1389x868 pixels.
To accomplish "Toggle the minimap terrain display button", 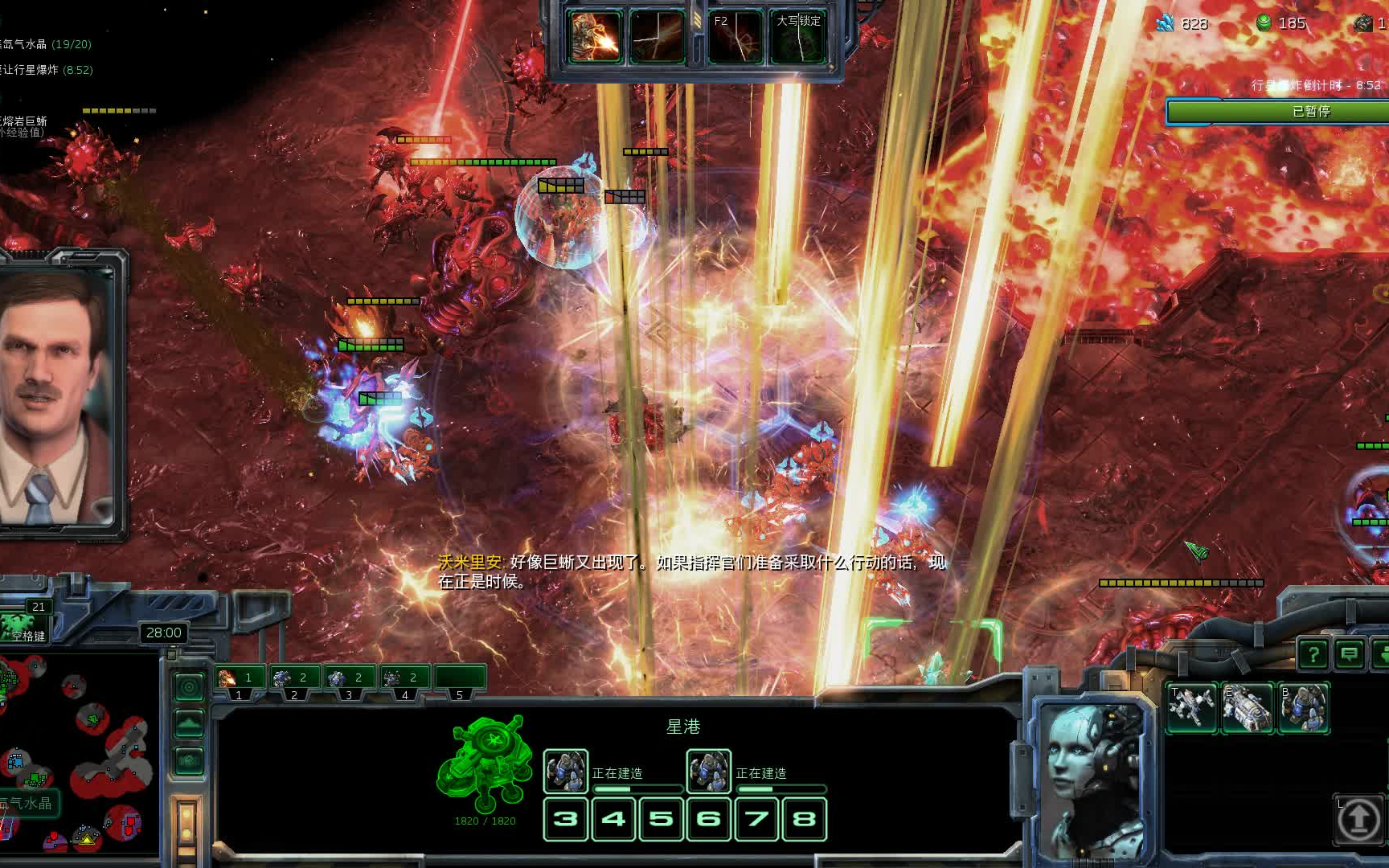I will point(190,724).
